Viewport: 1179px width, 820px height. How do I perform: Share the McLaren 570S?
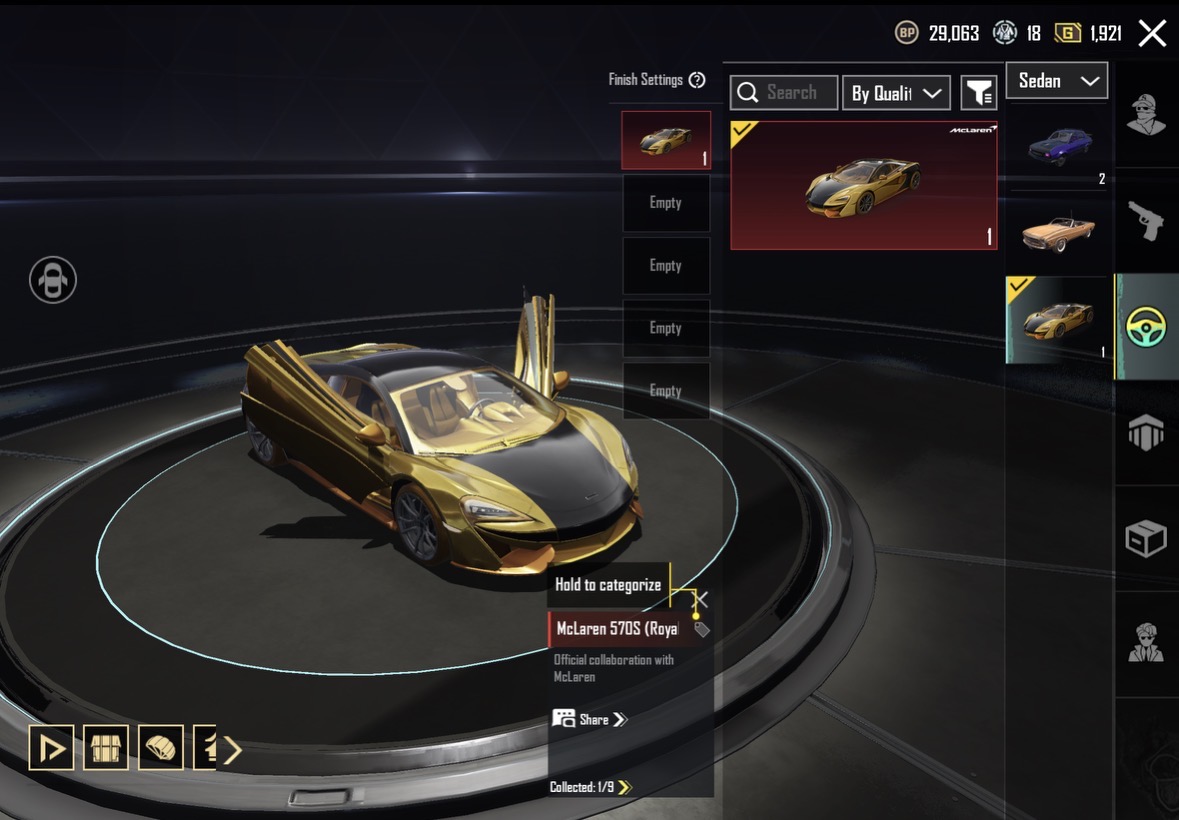[590, 719]
